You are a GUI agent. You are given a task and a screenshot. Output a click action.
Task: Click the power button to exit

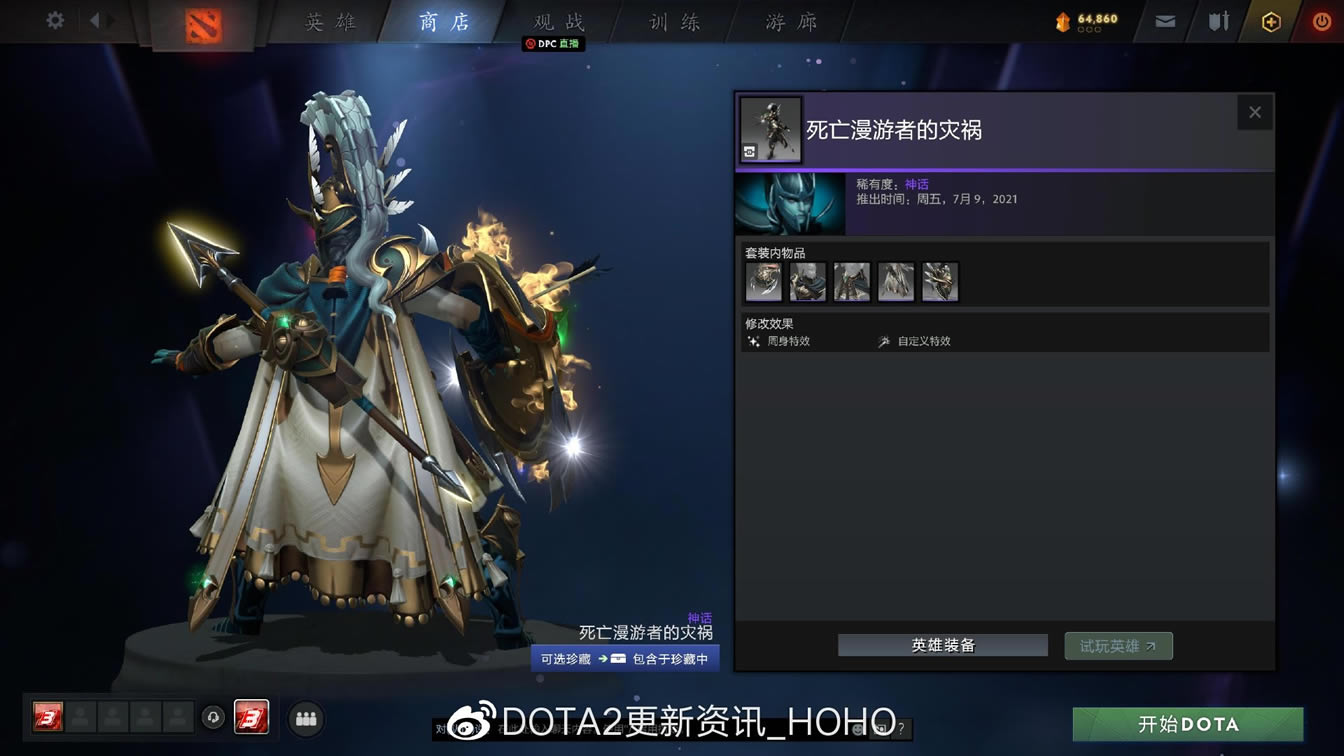coord(1323,20)
